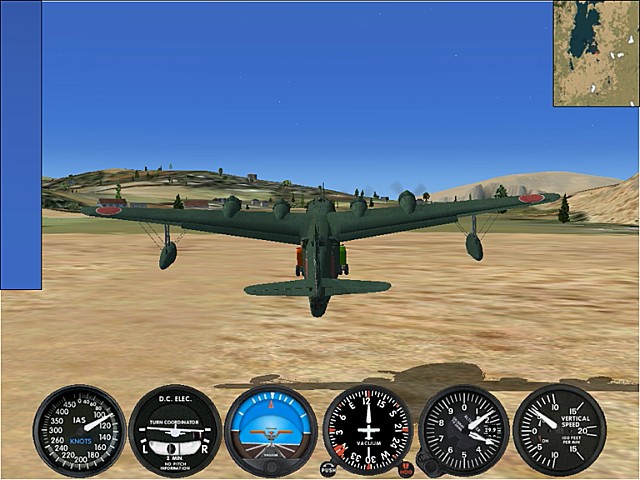Screen dimensions: 640x480
Task: Click the altimeter gauge
Action: 464,430
